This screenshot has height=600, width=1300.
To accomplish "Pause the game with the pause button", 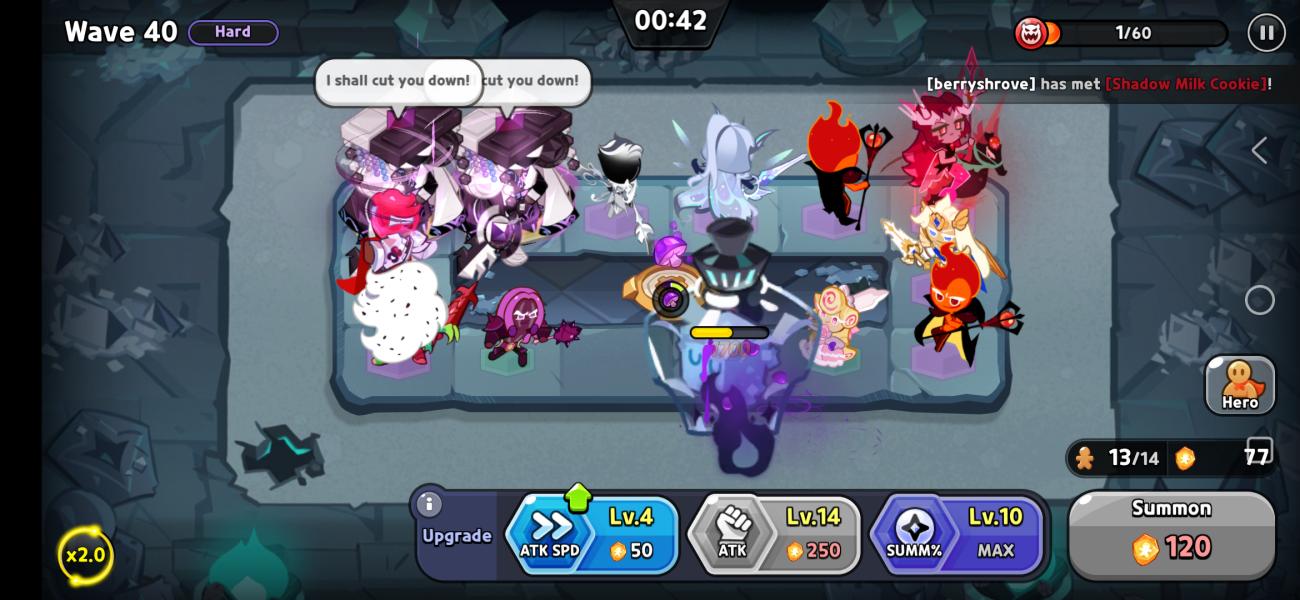I will pos(1266,33).
